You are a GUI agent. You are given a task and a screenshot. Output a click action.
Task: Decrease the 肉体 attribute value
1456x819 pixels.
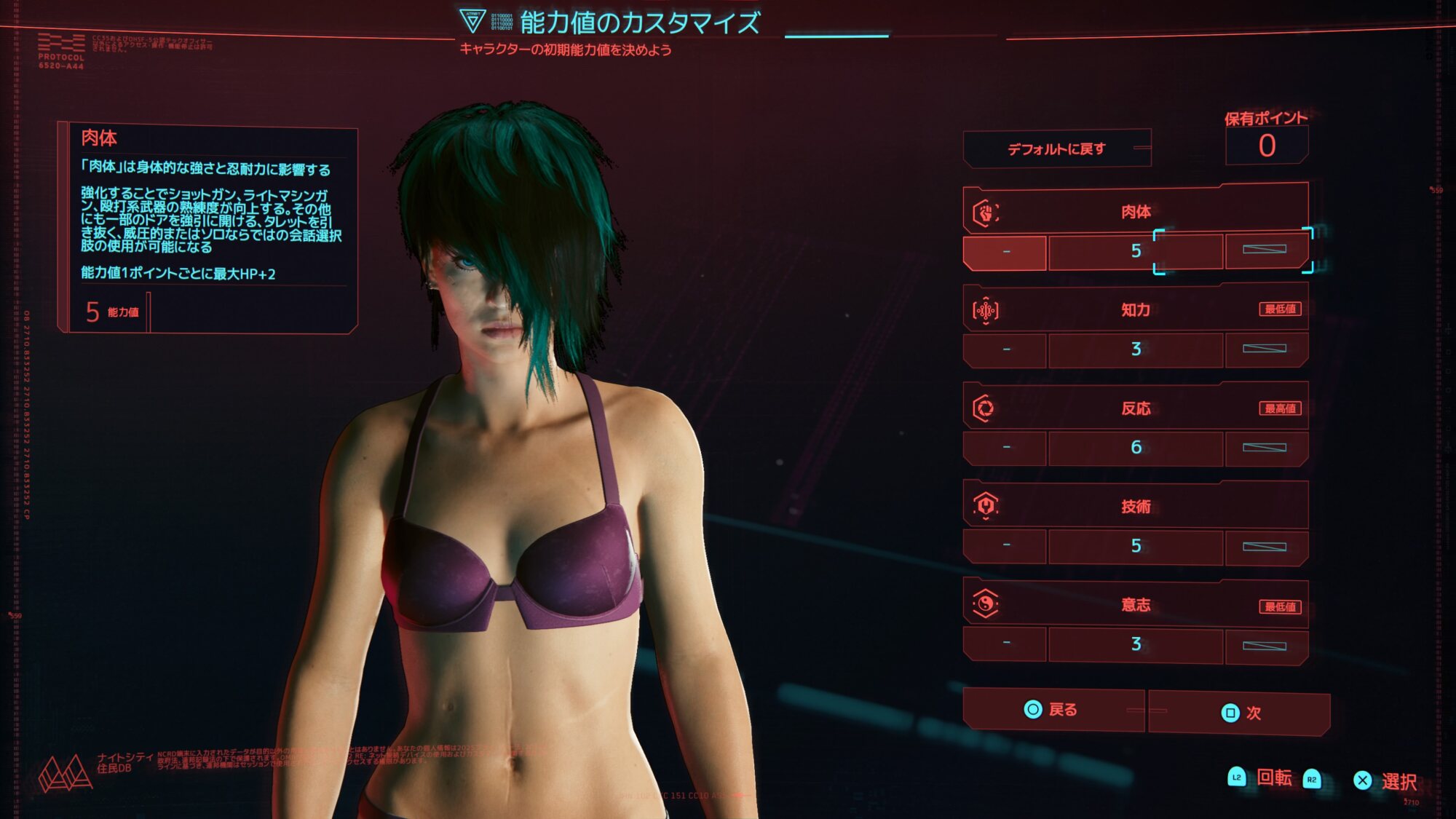1005,252
